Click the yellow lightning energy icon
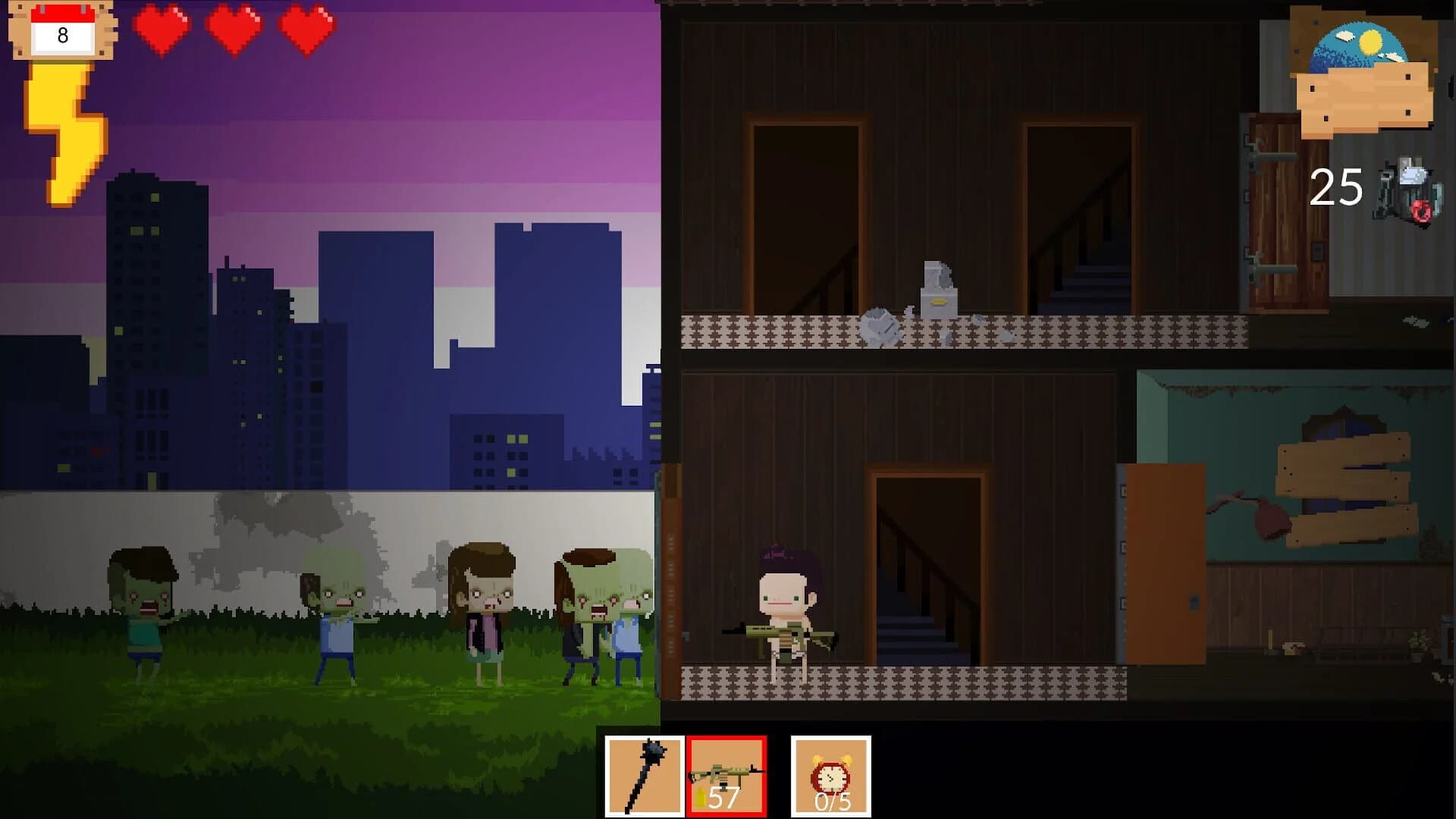Viewport: 1456px width, 819px height. pyautogui.click(x=64, y=129)
